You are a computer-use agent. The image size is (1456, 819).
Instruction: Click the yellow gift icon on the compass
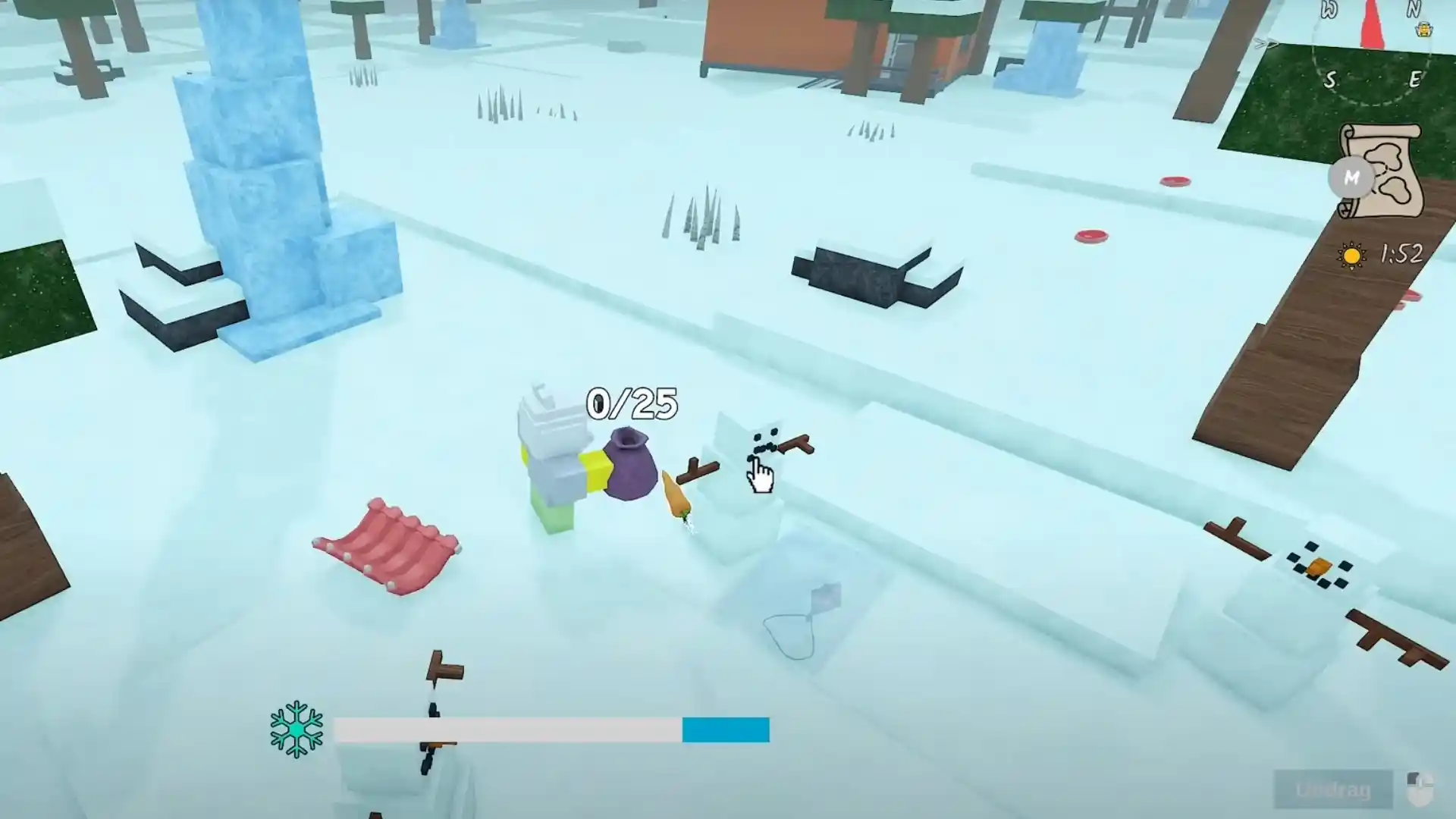[x=1426, y=30]
